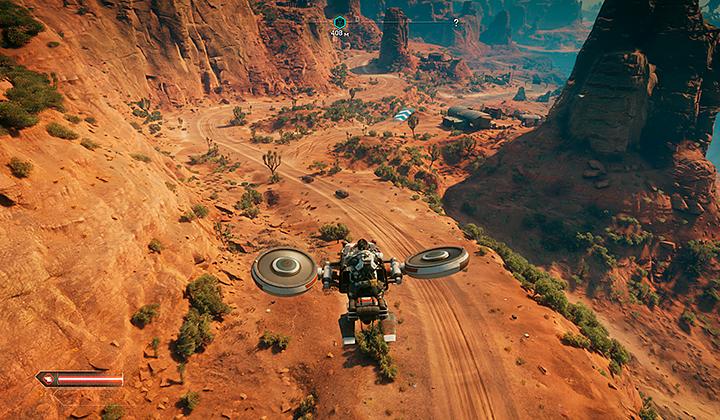Select the hexagonal objective marker on the compass
Image resolution: width=720 pixels, height=420 pixels.
(339, 21)
